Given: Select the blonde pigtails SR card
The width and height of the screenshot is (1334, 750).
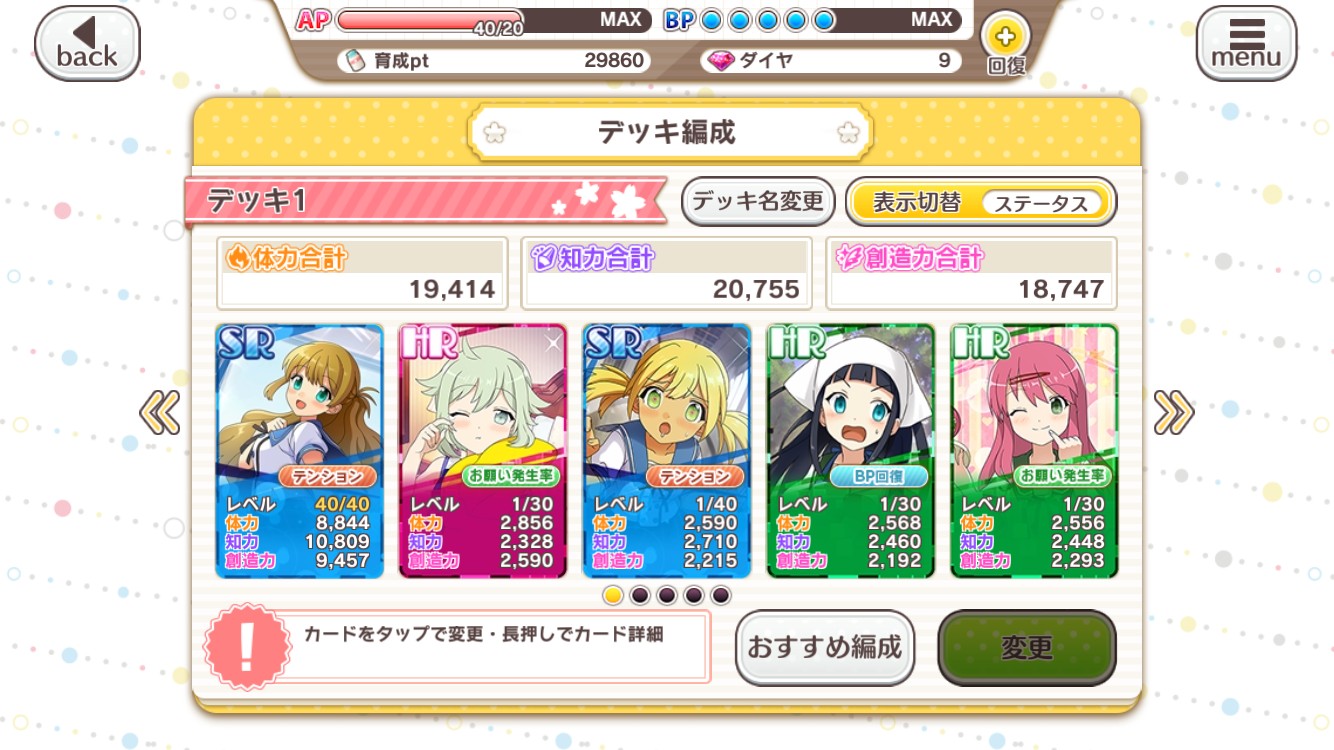Looking at the screenshot, I should pyautogui.click(x=667, y=450).
